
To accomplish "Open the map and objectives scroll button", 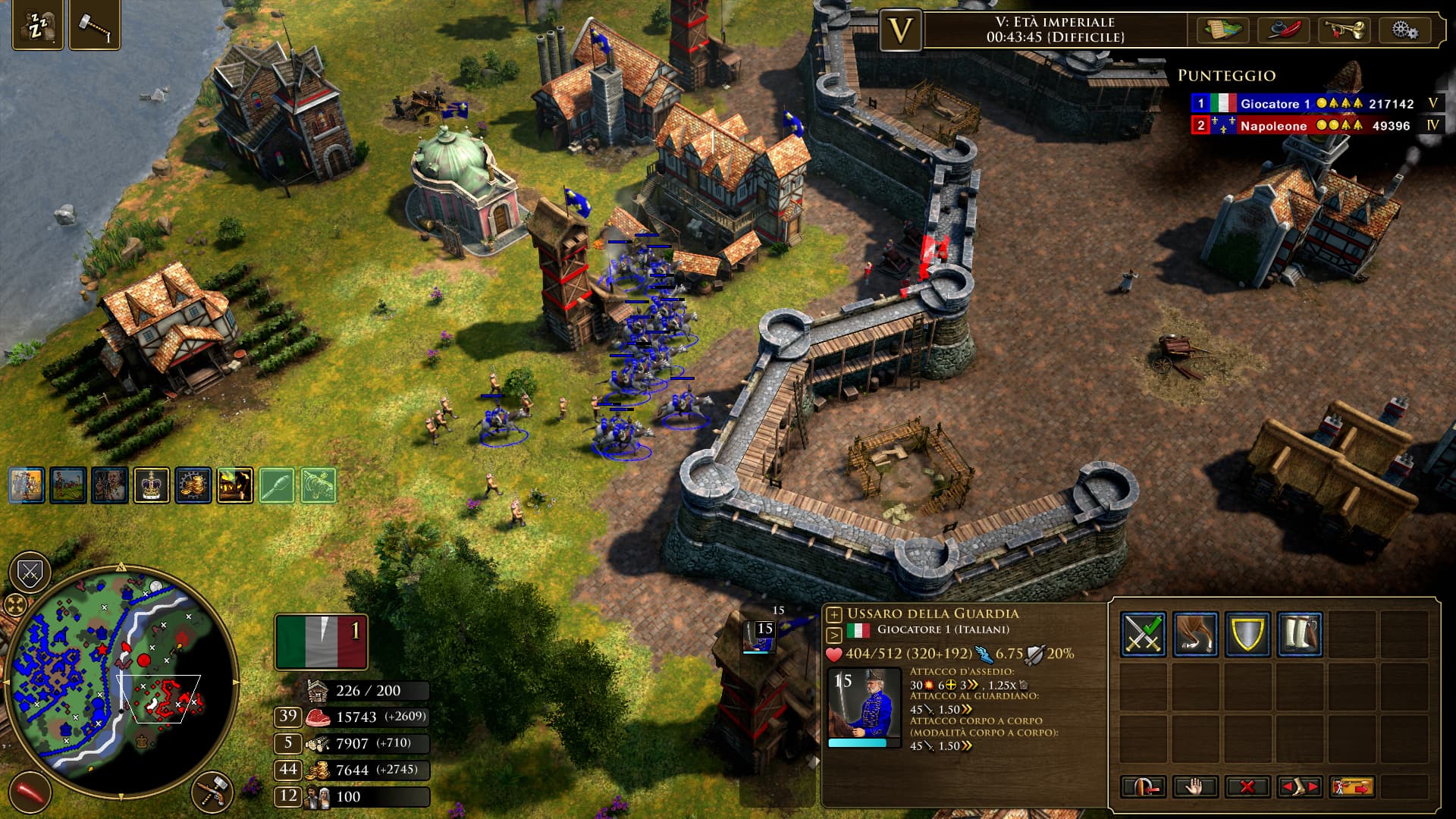I will tap(1222, 30).
